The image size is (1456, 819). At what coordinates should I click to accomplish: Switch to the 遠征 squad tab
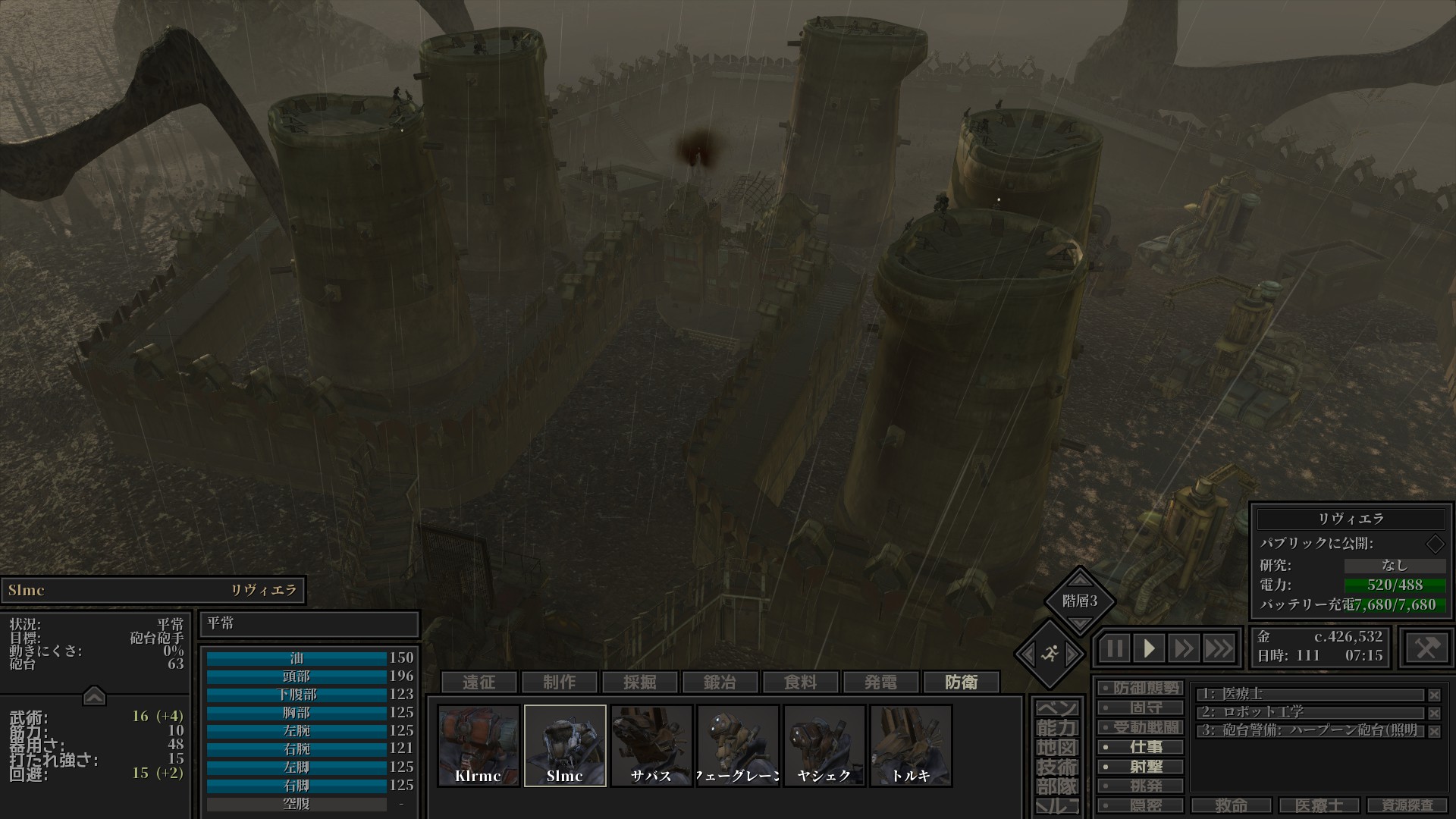pyautogui.click(x=479, y=682)
